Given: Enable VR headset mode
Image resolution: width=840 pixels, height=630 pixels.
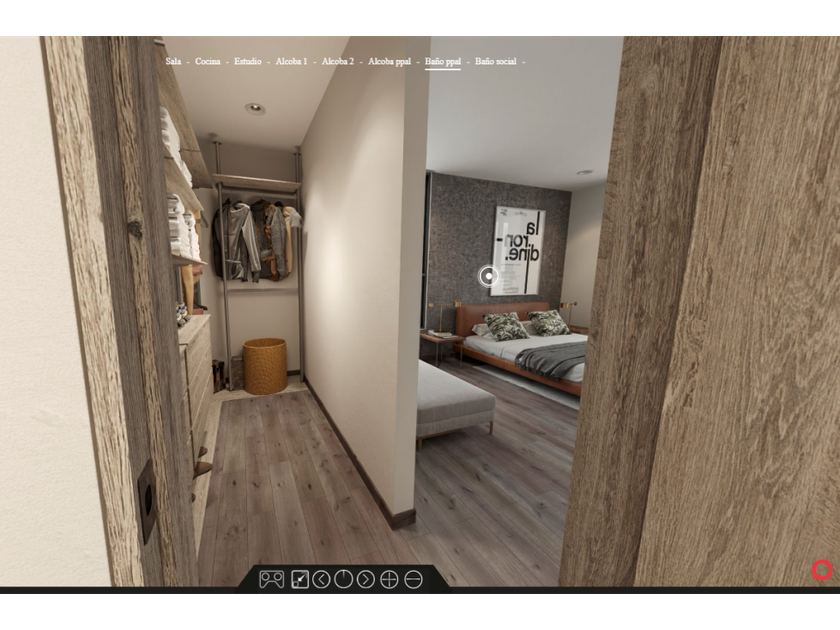Looking at the screenshot, I should point(271,579).
